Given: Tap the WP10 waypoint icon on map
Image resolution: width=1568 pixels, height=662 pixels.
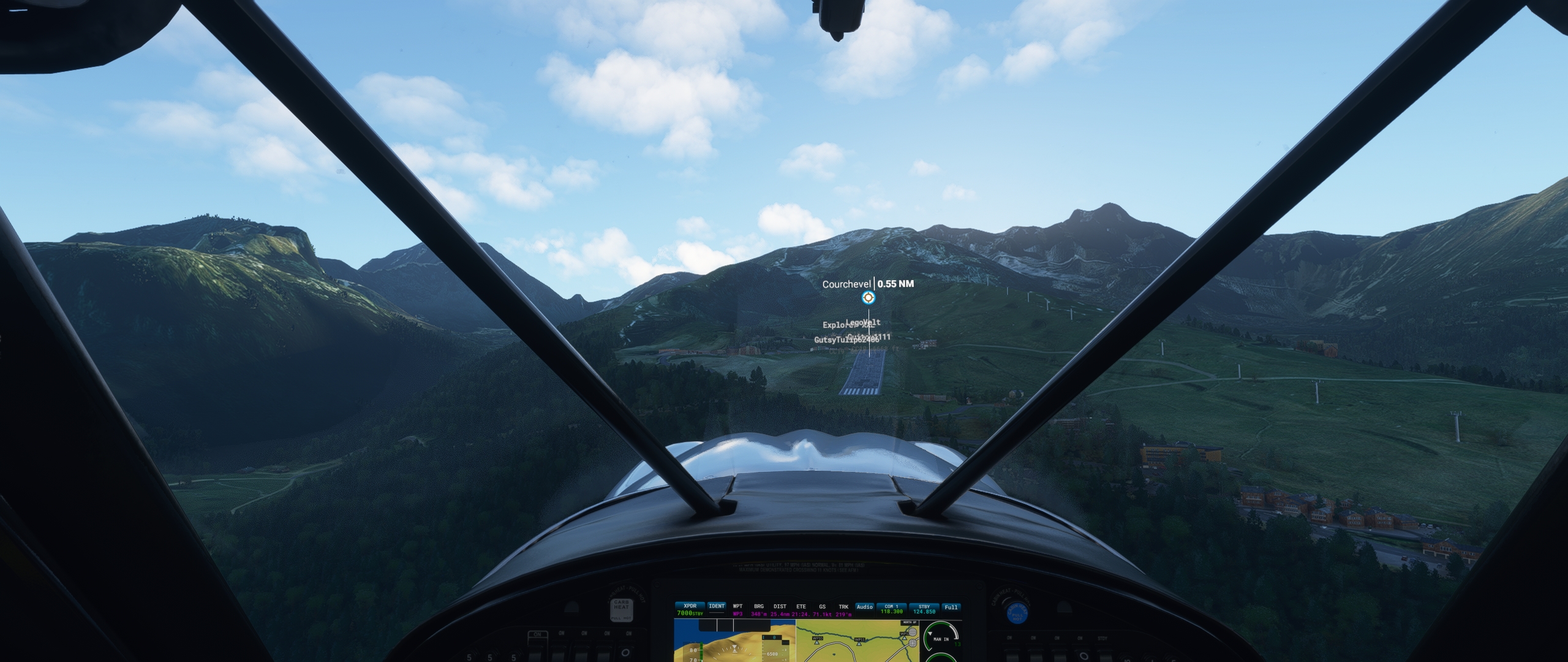Looking at the screenshot, I should pyautogui.click(x=817, y=642).
